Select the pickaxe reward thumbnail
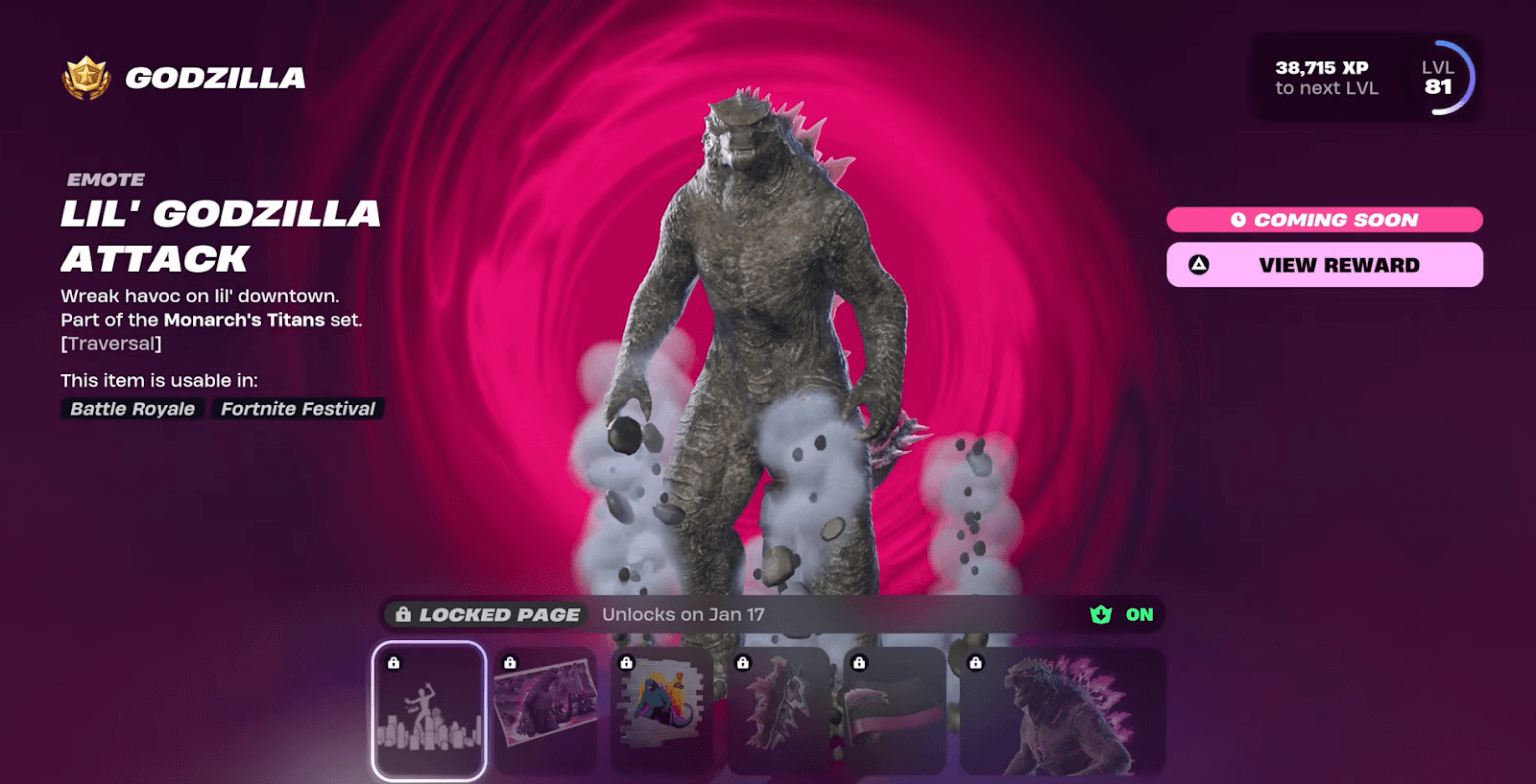The width and height of the screenshot is (1536, 784). (x=896, y=712)
